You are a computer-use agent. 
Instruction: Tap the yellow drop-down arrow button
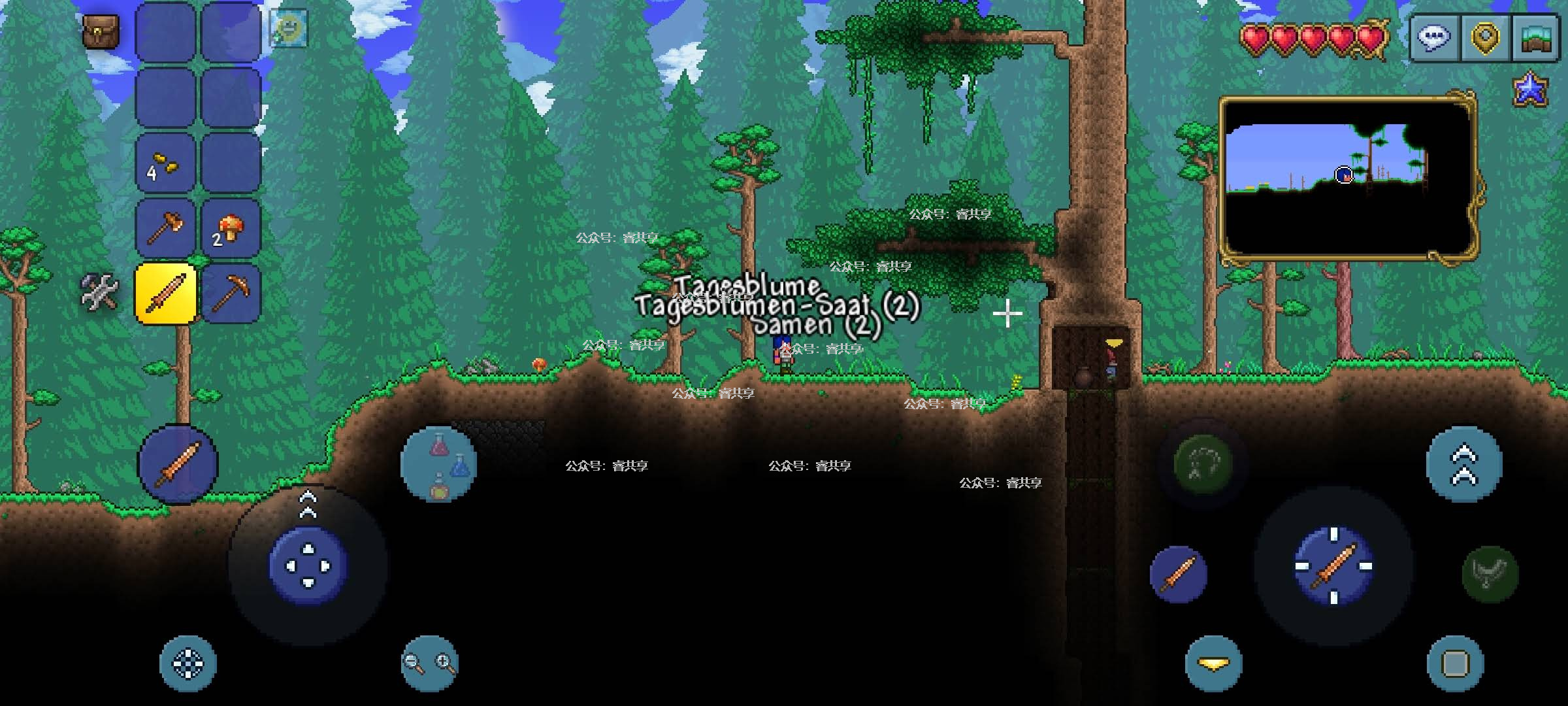pyautogui.click(x=1213, y=664)
